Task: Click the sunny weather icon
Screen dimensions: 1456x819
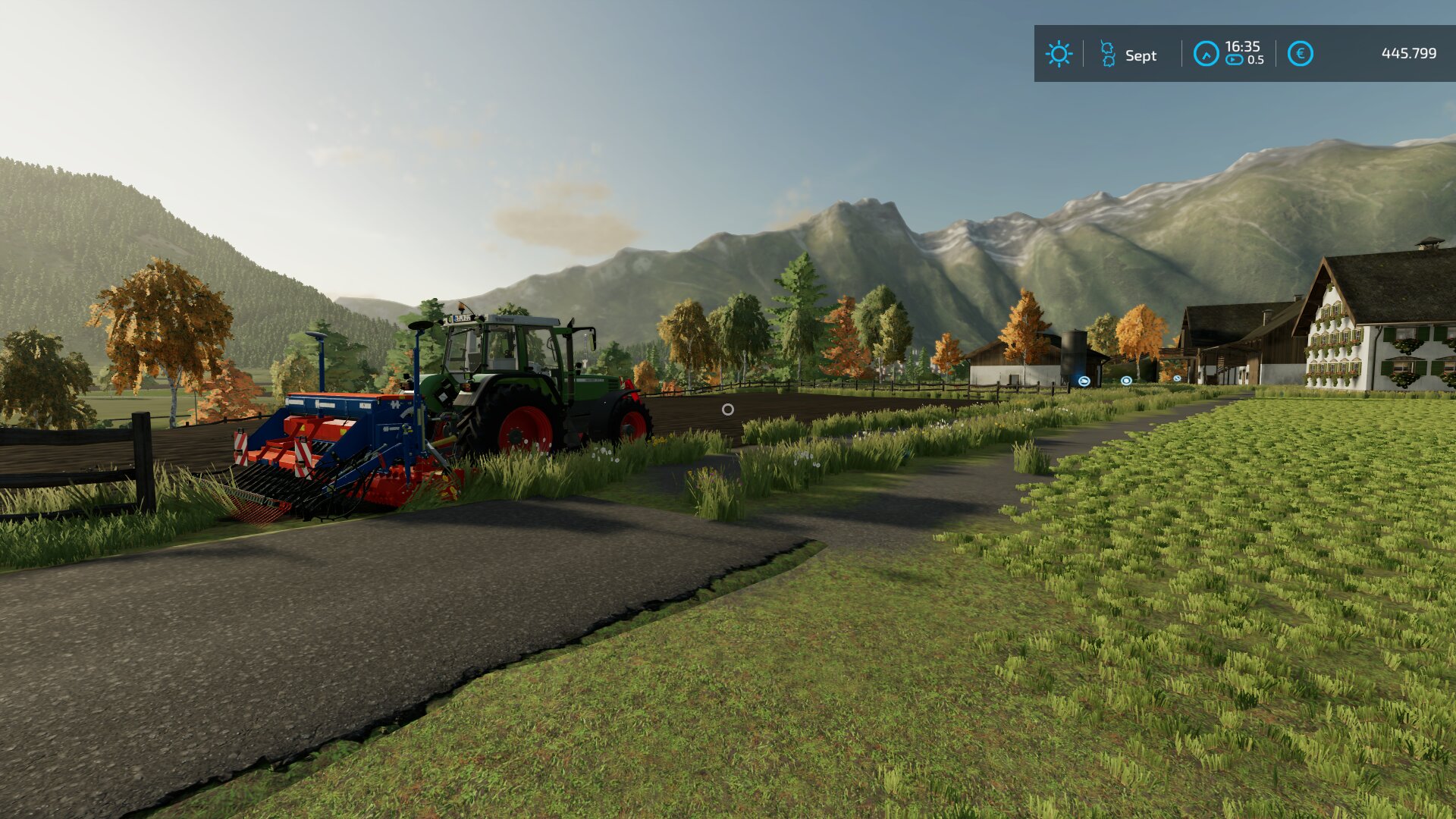Action: (1059, 54)
